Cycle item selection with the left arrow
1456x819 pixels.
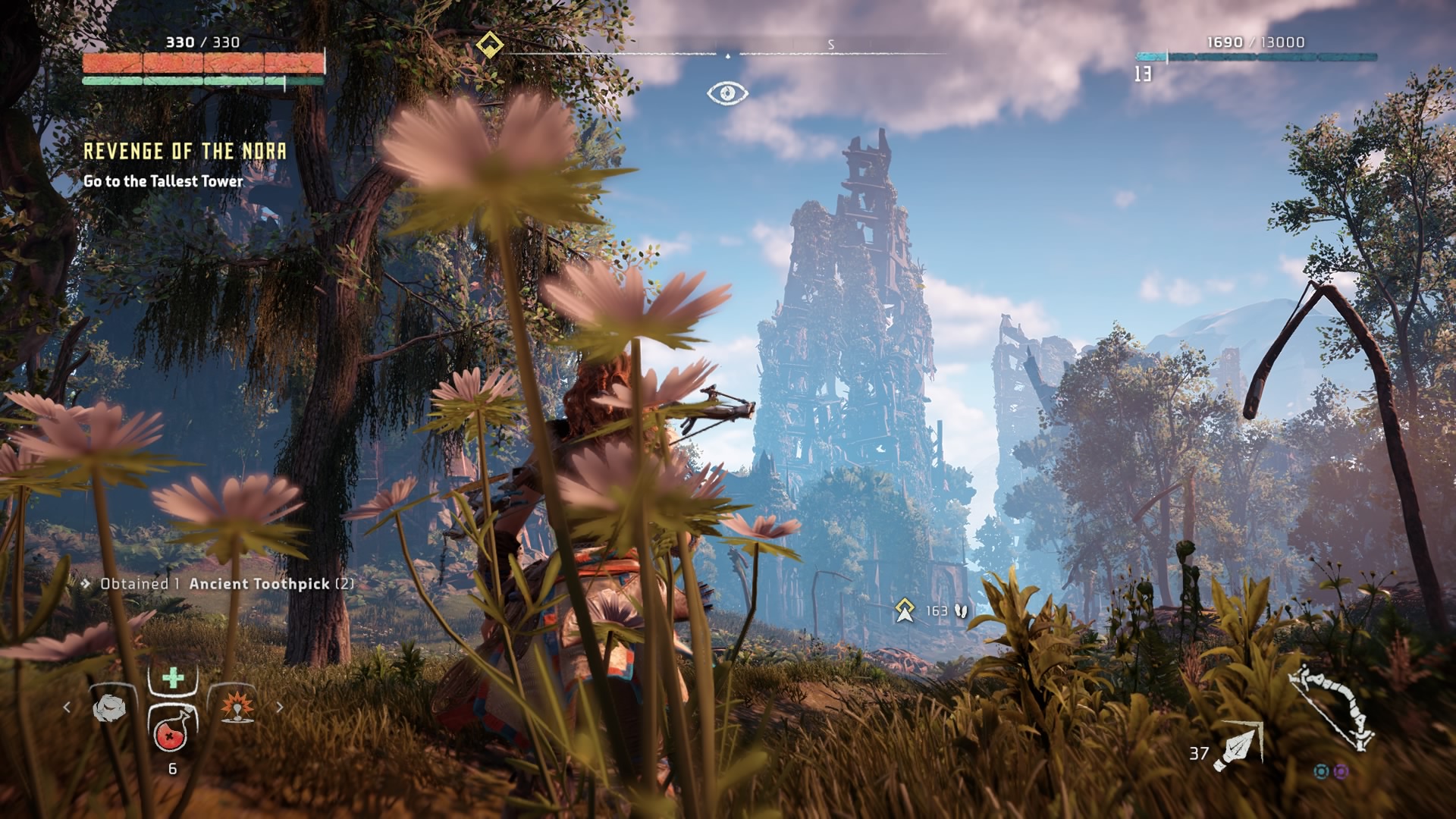67,708
